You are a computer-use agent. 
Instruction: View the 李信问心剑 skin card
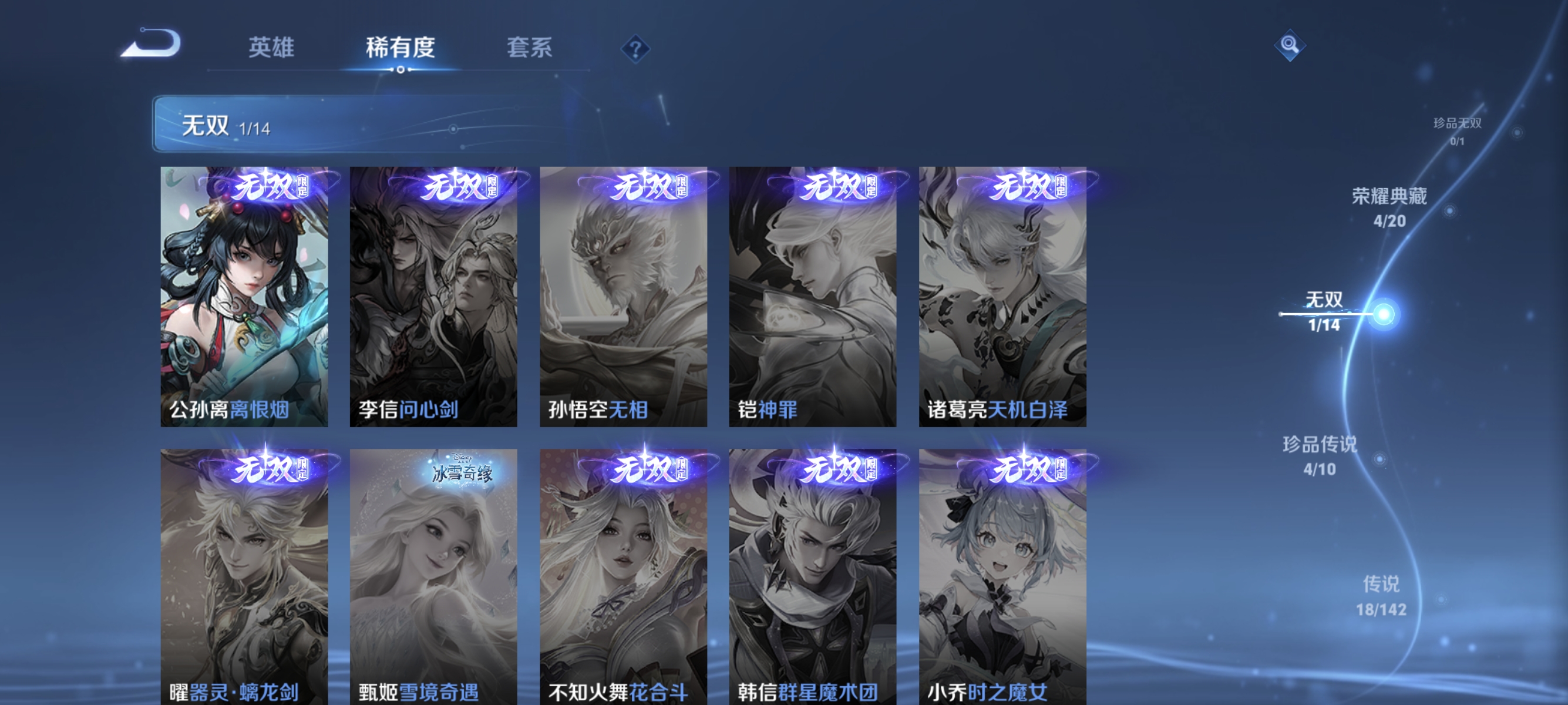[x=435, y=296]
